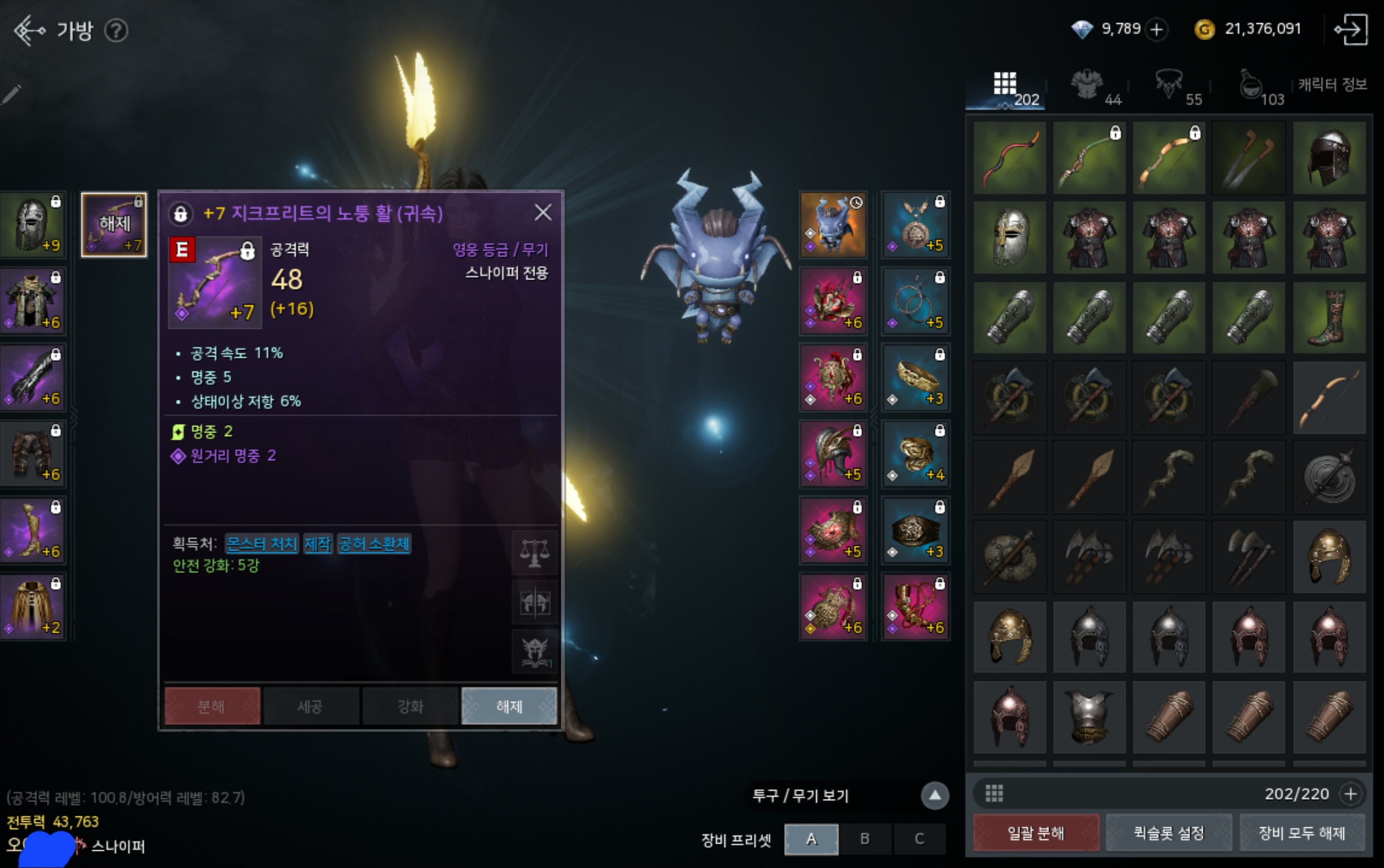Open the question mark help icon

pos(117,30)
